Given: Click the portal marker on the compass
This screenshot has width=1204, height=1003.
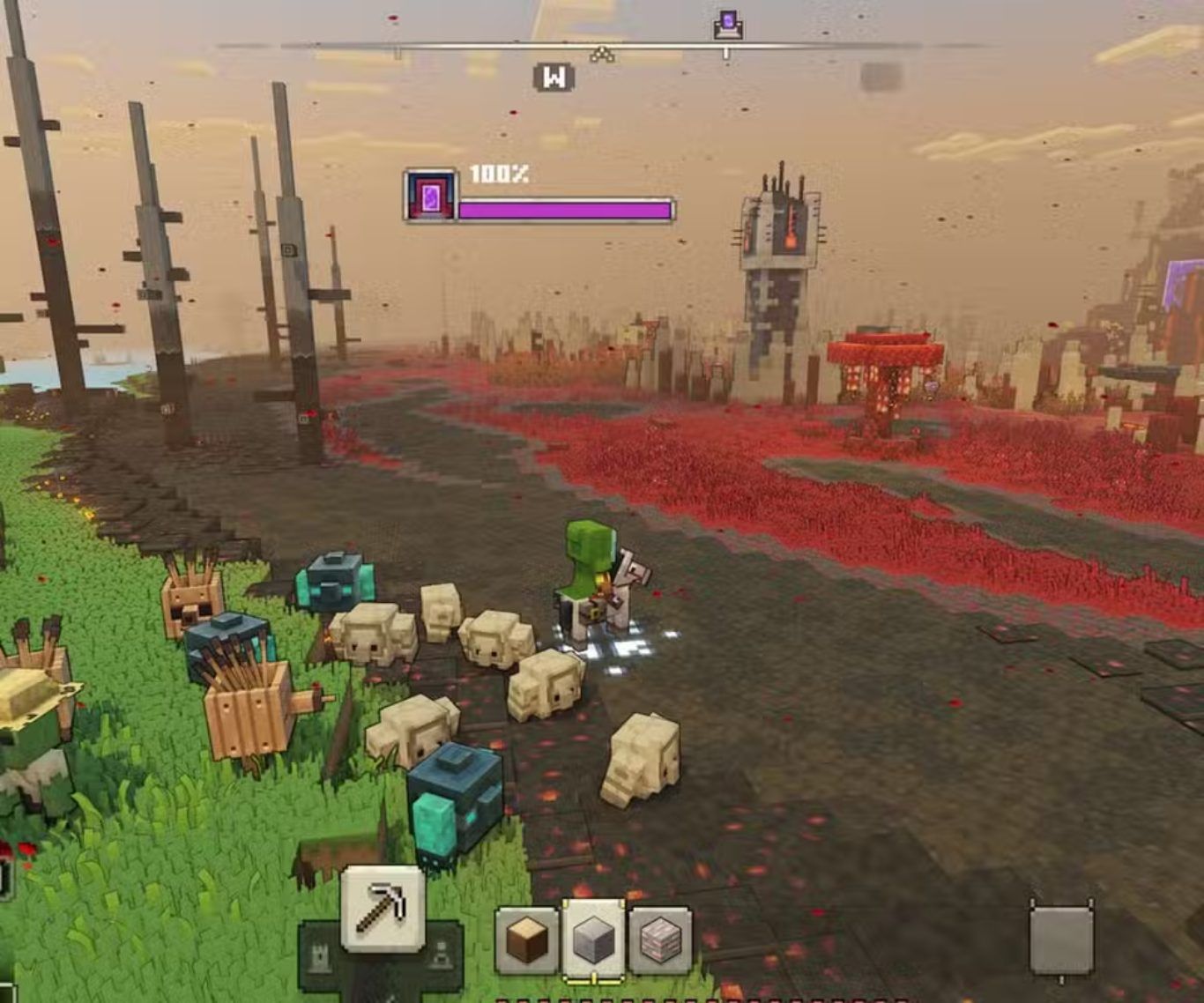Looking at the screenshot, I should [728, 25].
